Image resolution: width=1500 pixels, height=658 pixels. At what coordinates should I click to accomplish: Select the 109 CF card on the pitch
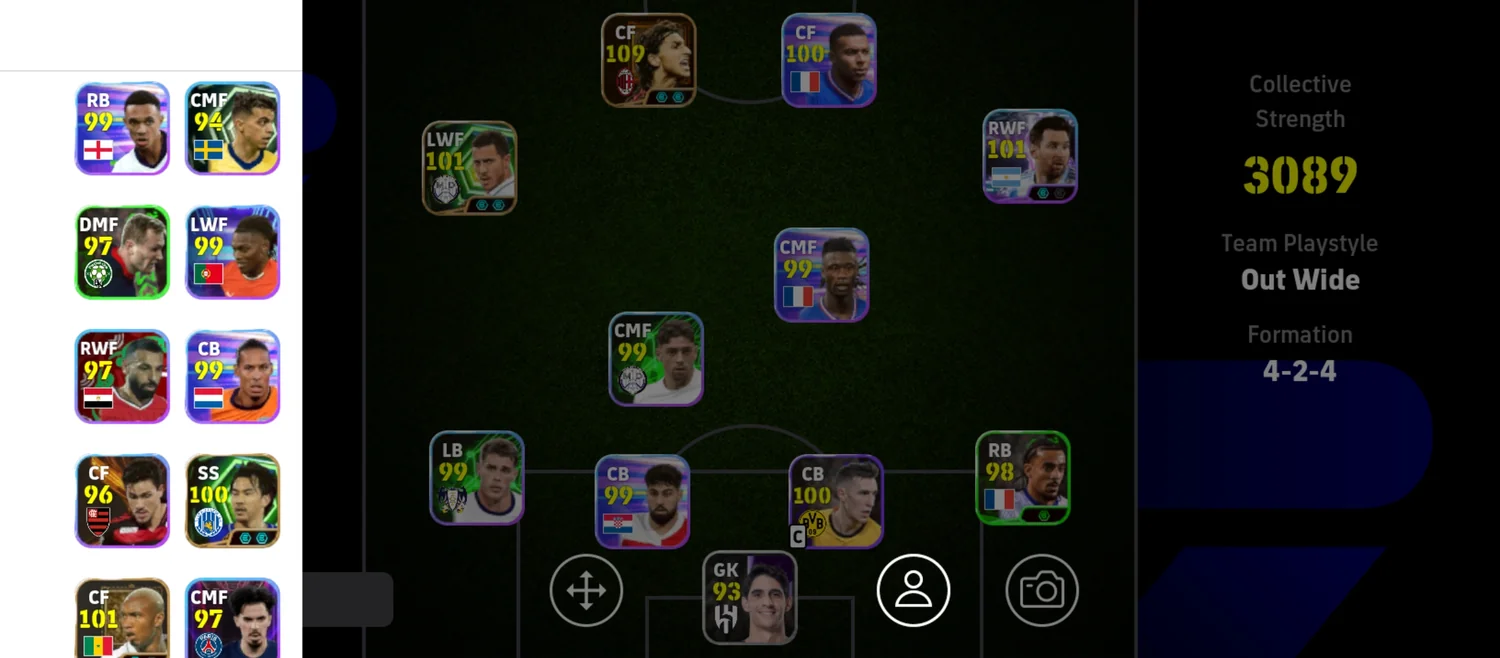pos(649,60)
